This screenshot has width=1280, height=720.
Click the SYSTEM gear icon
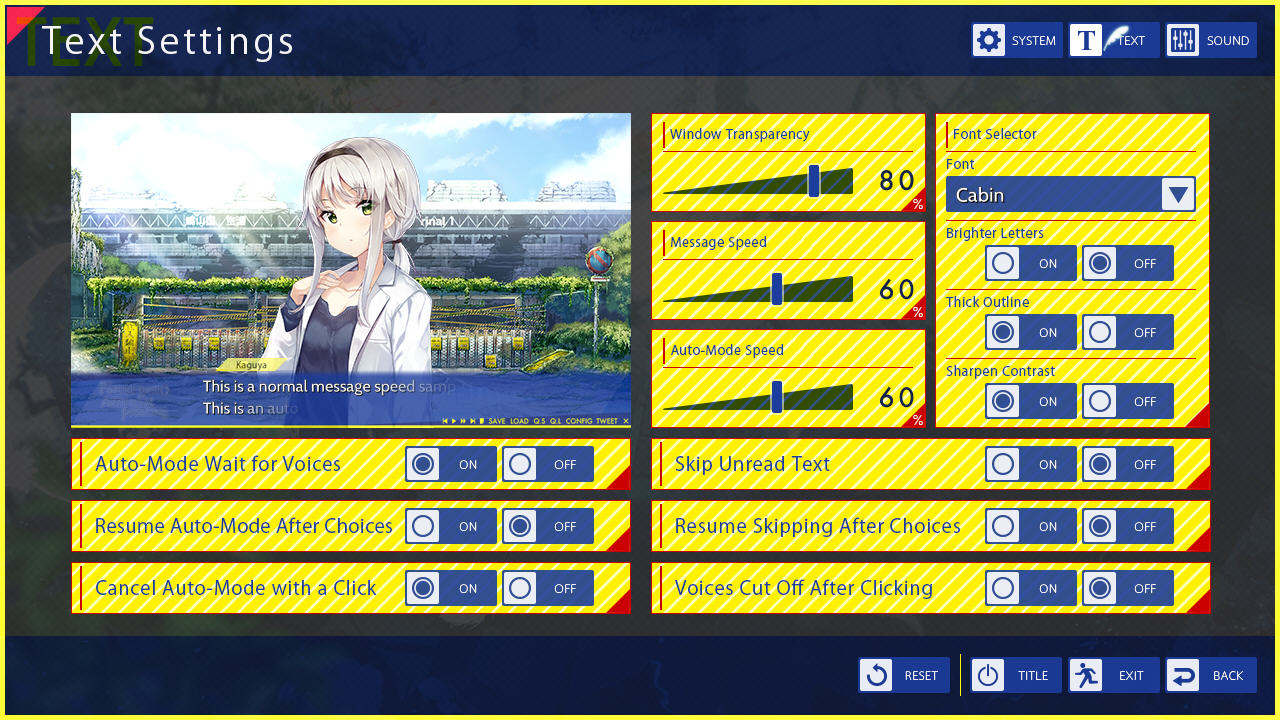tap(989, 40)
